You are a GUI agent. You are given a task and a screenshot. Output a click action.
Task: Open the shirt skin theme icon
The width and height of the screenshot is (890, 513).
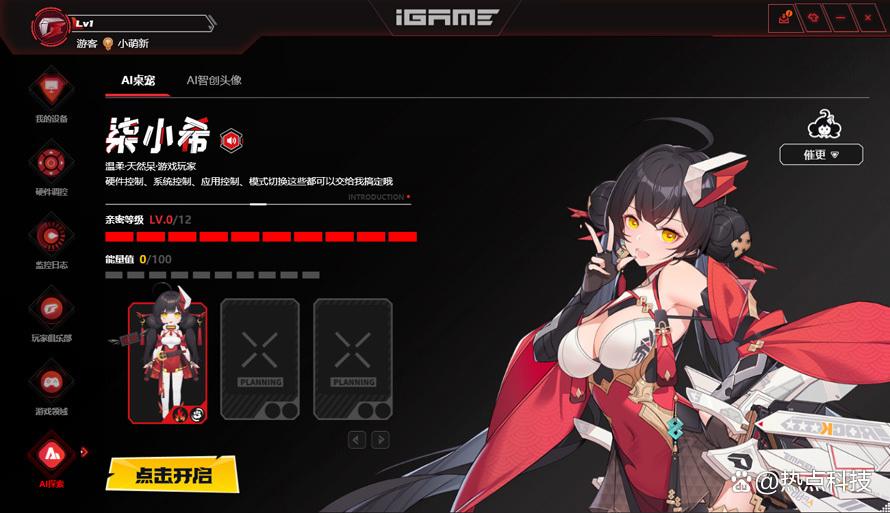812,17
